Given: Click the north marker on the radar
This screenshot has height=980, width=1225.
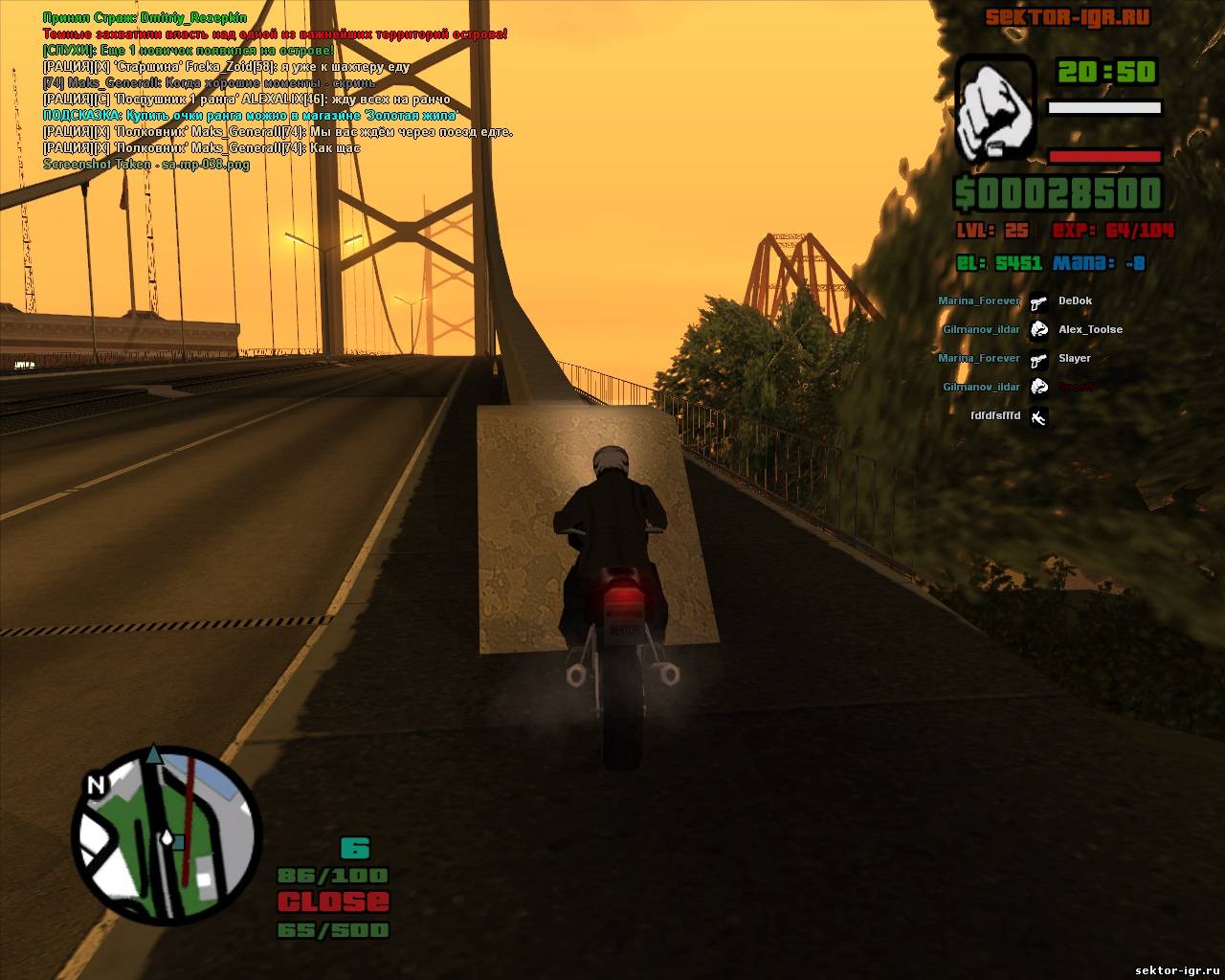Looking at the screenshot, I should pyautogui.click(x=96, y=785).
